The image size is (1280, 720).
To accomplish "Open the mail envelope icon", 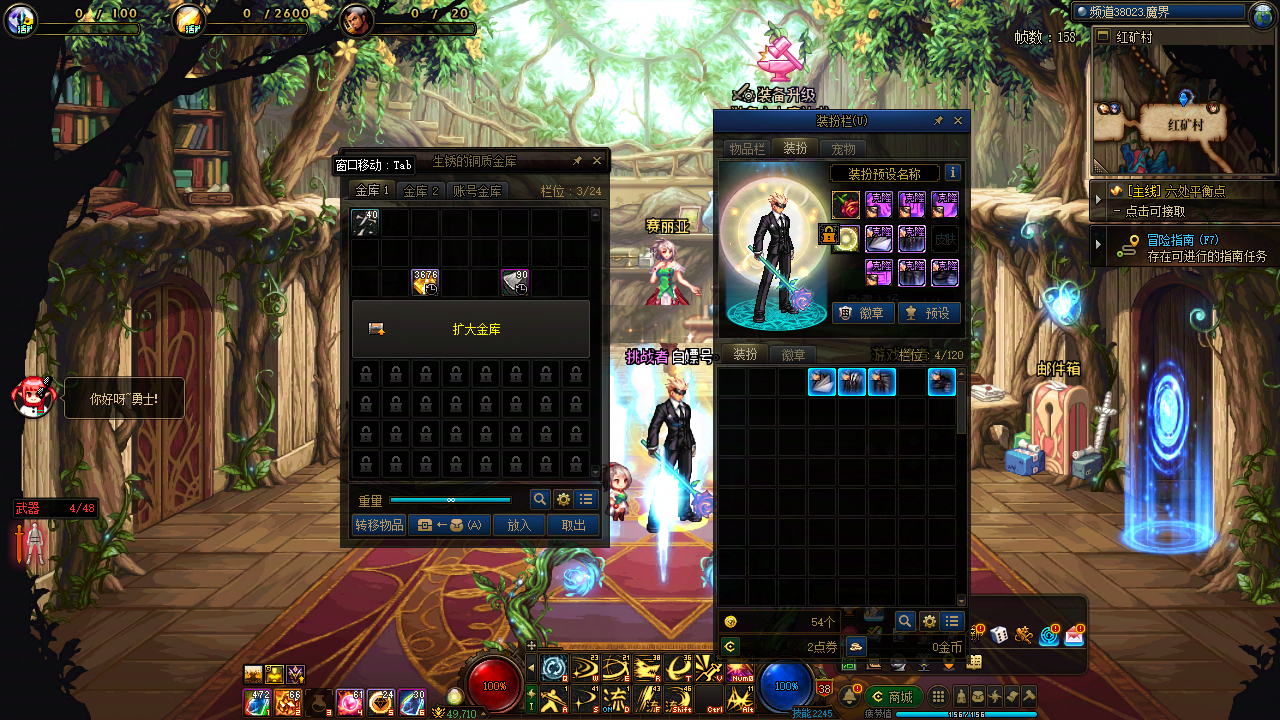I will [1074, 634].
